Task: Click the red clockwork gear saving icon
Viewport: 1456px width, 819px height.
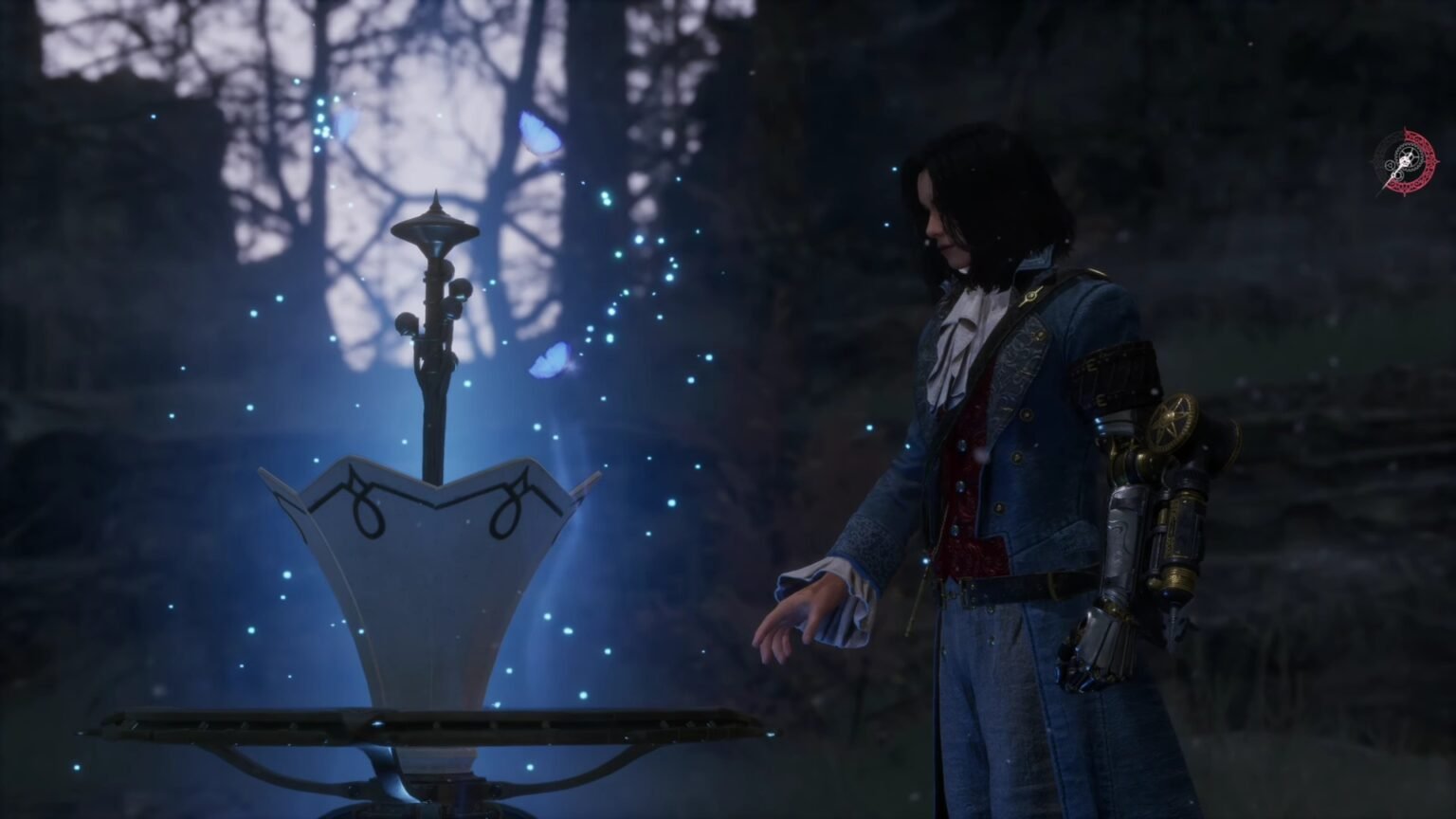Action: click(x=1405, y=162)
